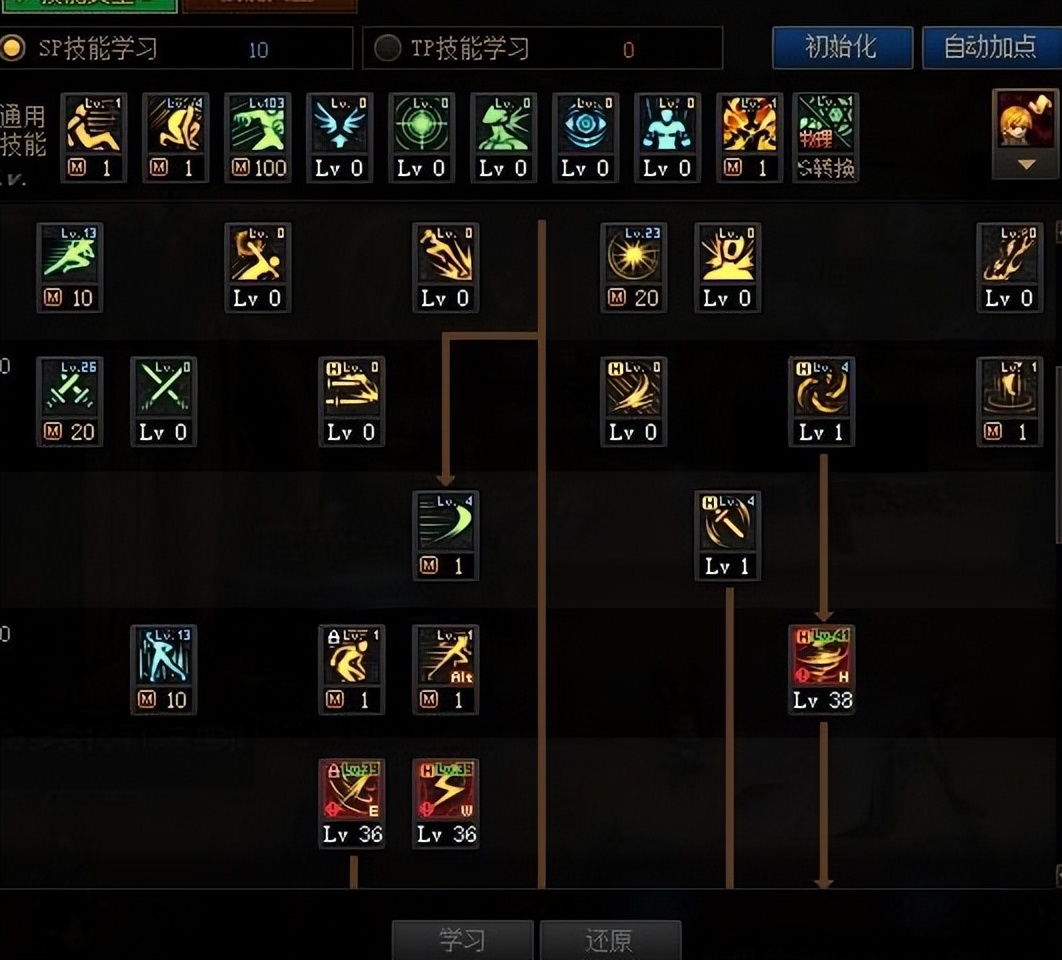The image size is (1062, 960).
Task: Select the red bow skill Lv 36
Action: coord(351,789)
